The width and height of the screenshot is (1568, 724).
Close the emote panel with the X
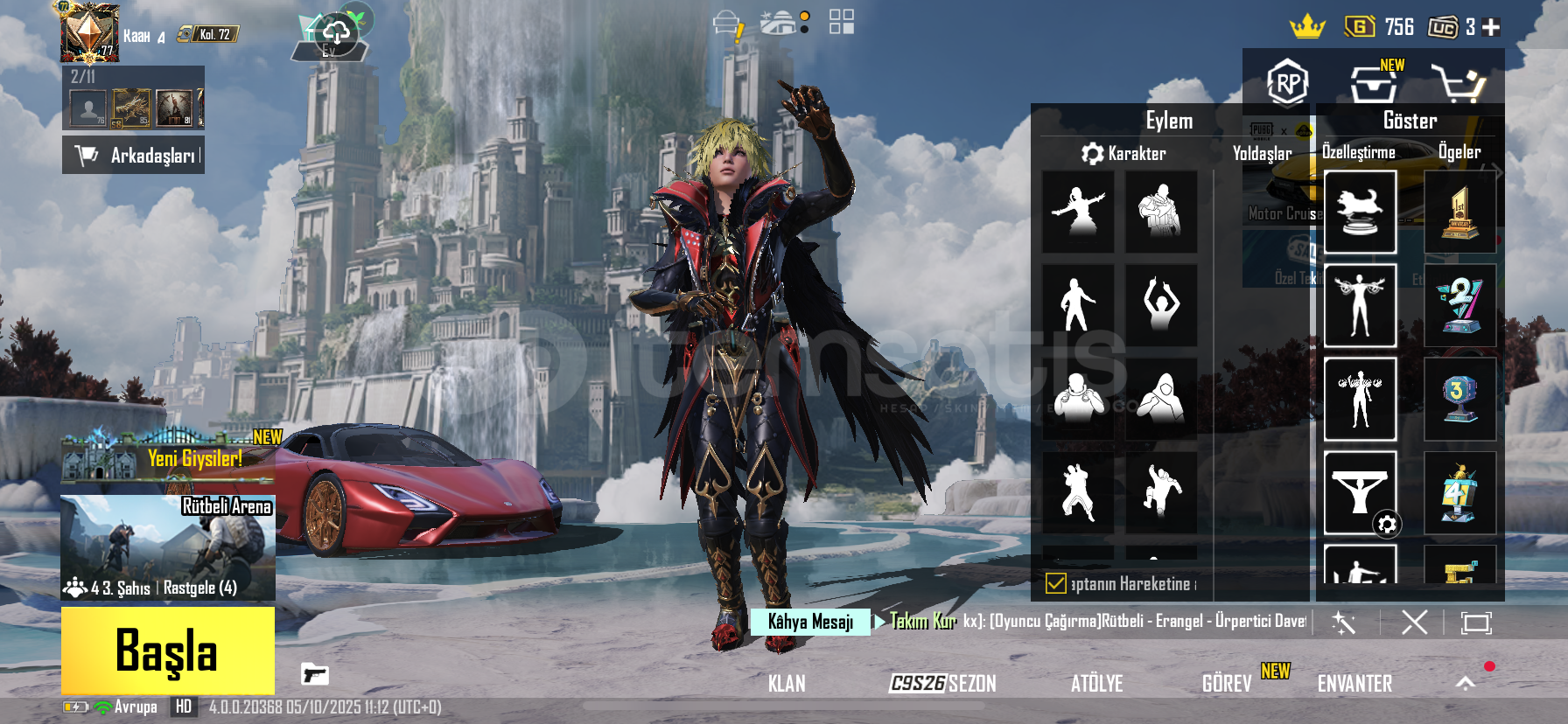(x=1414, y=623)
